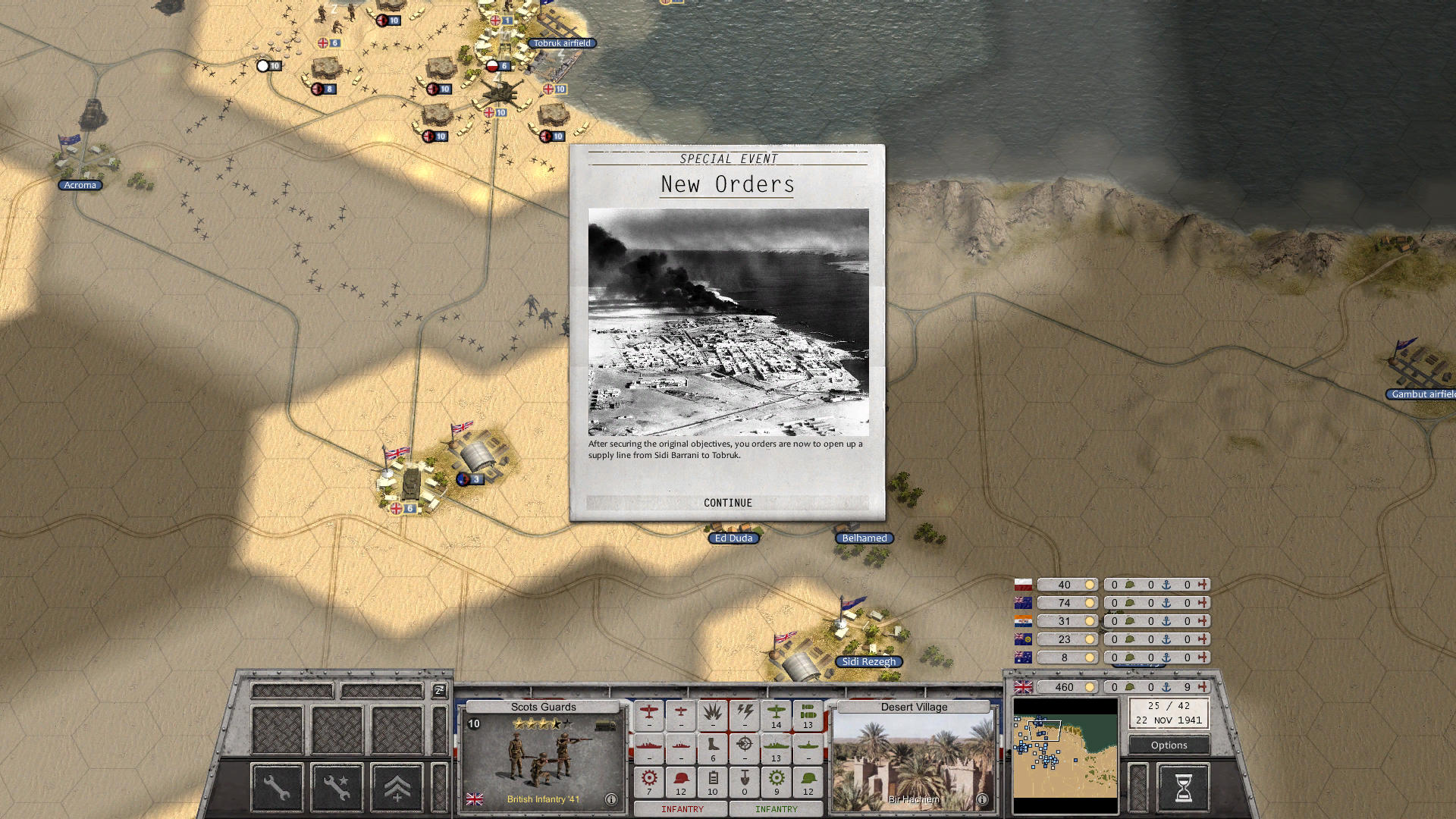Click the red fighter aircraft stat icon

[649, 712]
